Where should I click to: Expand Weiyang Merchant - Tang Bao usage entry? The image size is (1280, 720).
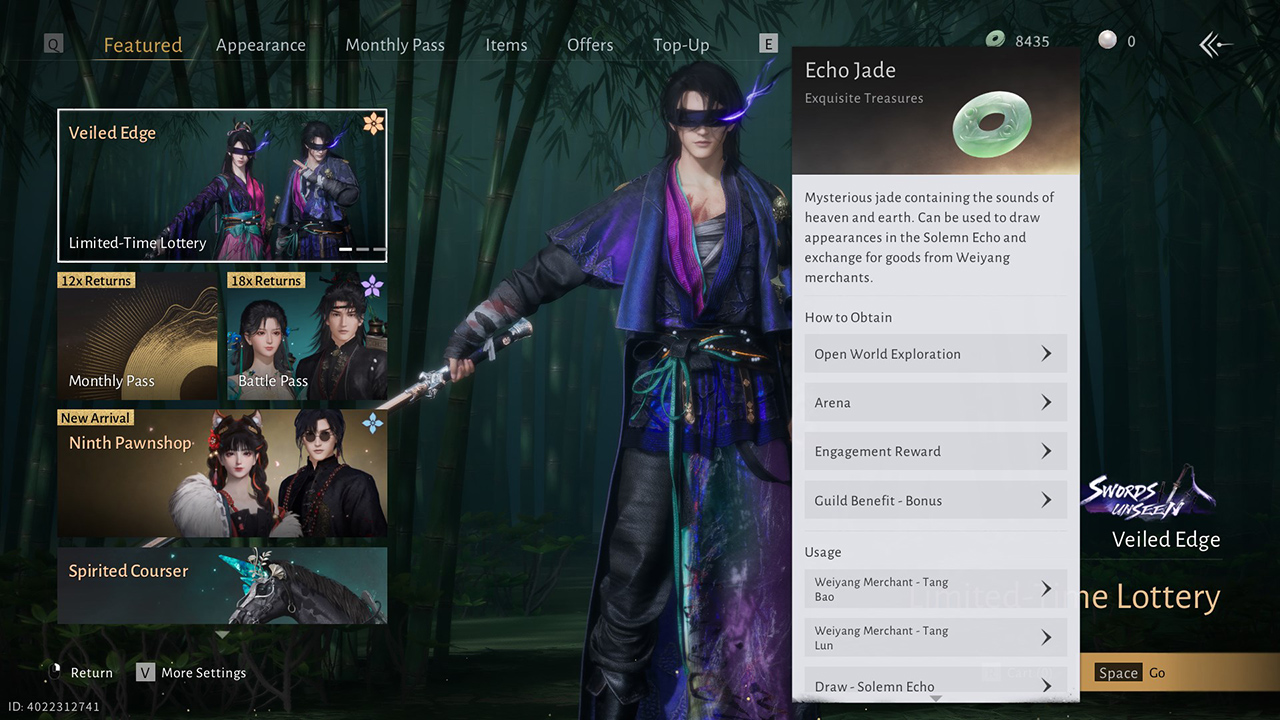935,588
